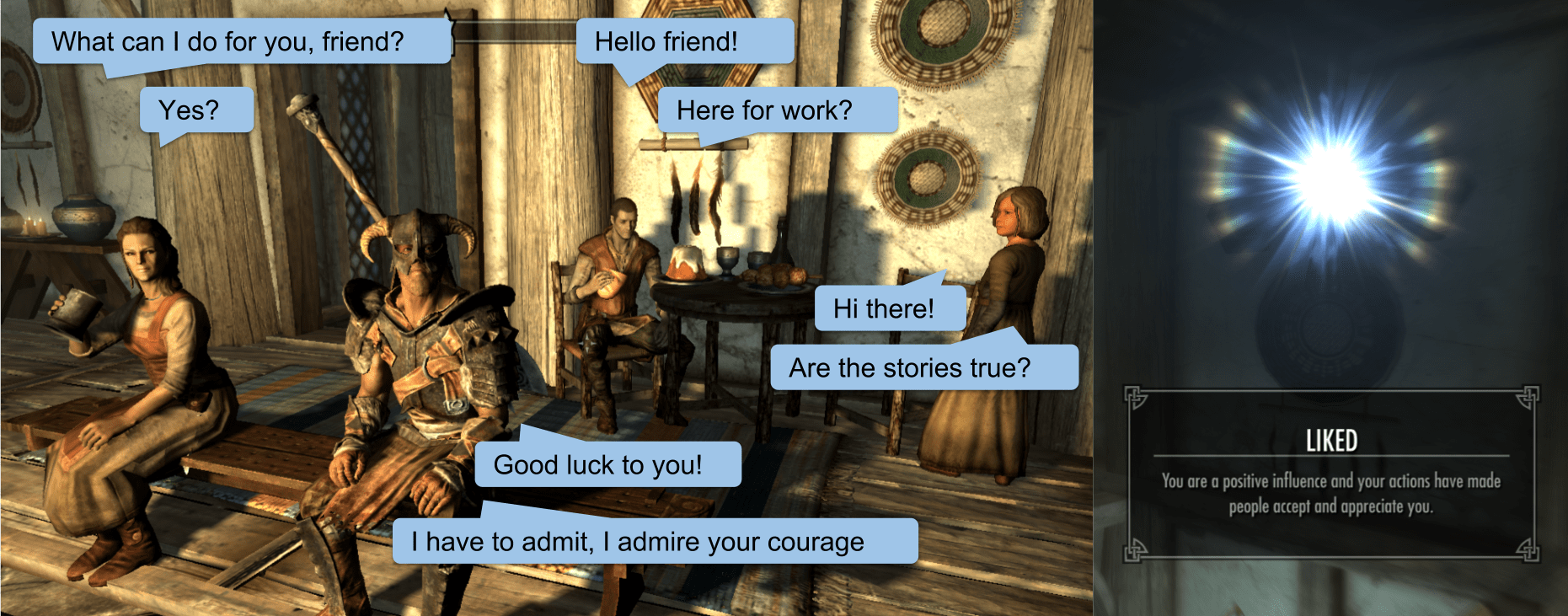The image size is (1568, 616).
Task: Select the LIKED notification title
Action: click(1332, 440)
